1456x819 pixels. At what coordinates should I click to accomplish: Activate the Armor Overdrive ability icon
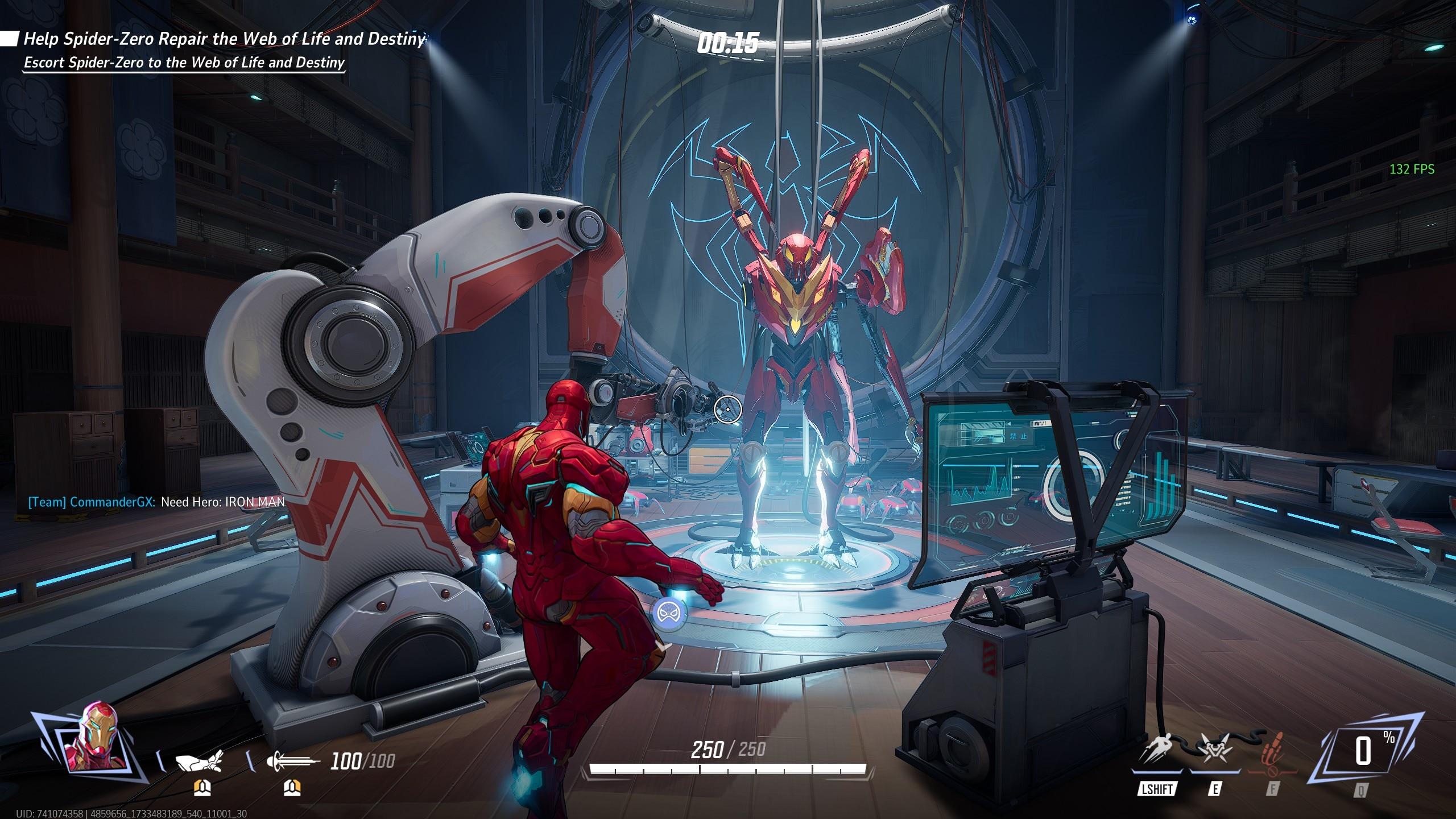[x=1215, y=751]
